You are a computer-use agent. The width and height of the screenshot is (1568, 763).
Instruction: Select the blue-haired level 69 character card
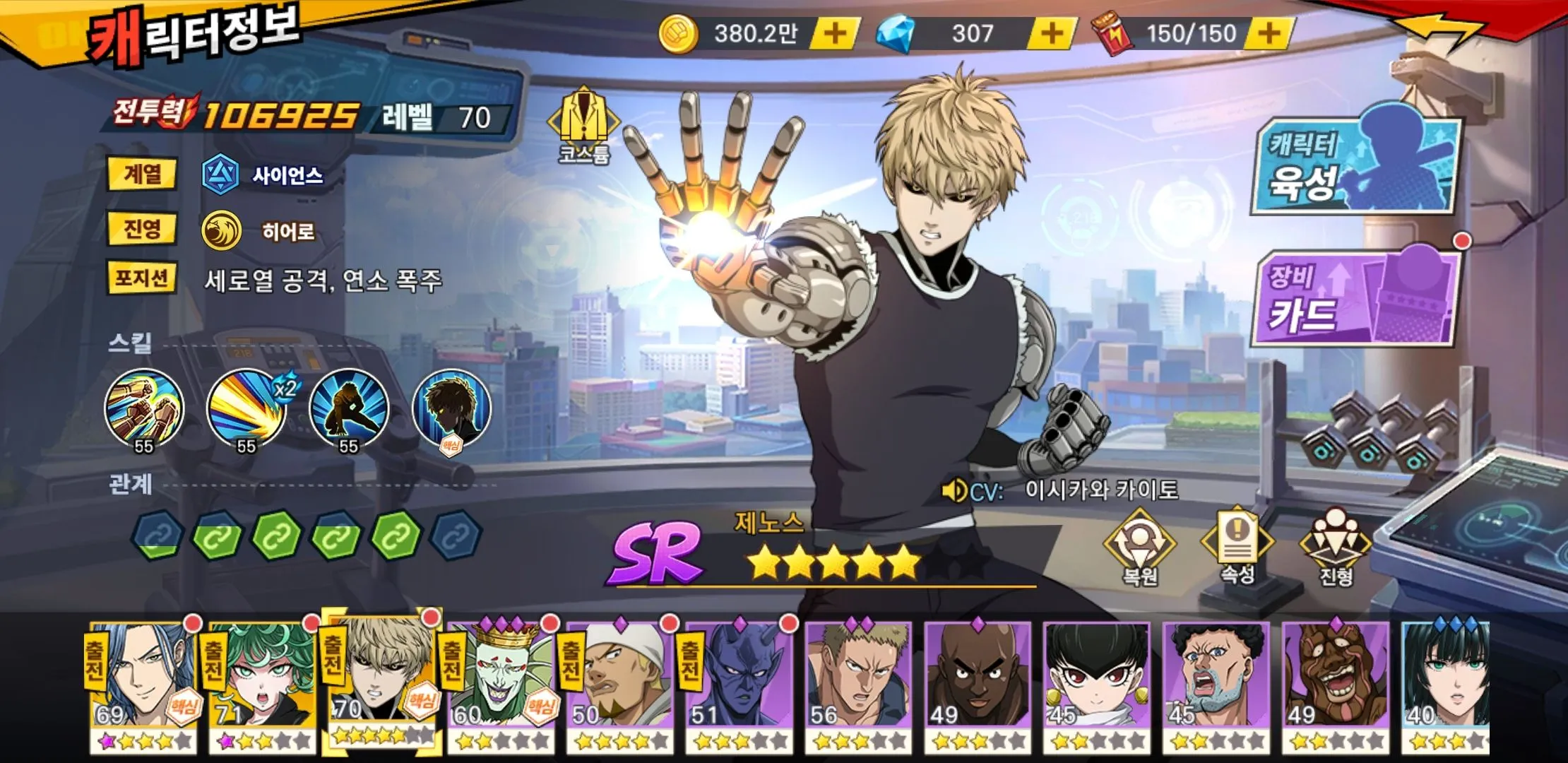click(x=143, y=685)
